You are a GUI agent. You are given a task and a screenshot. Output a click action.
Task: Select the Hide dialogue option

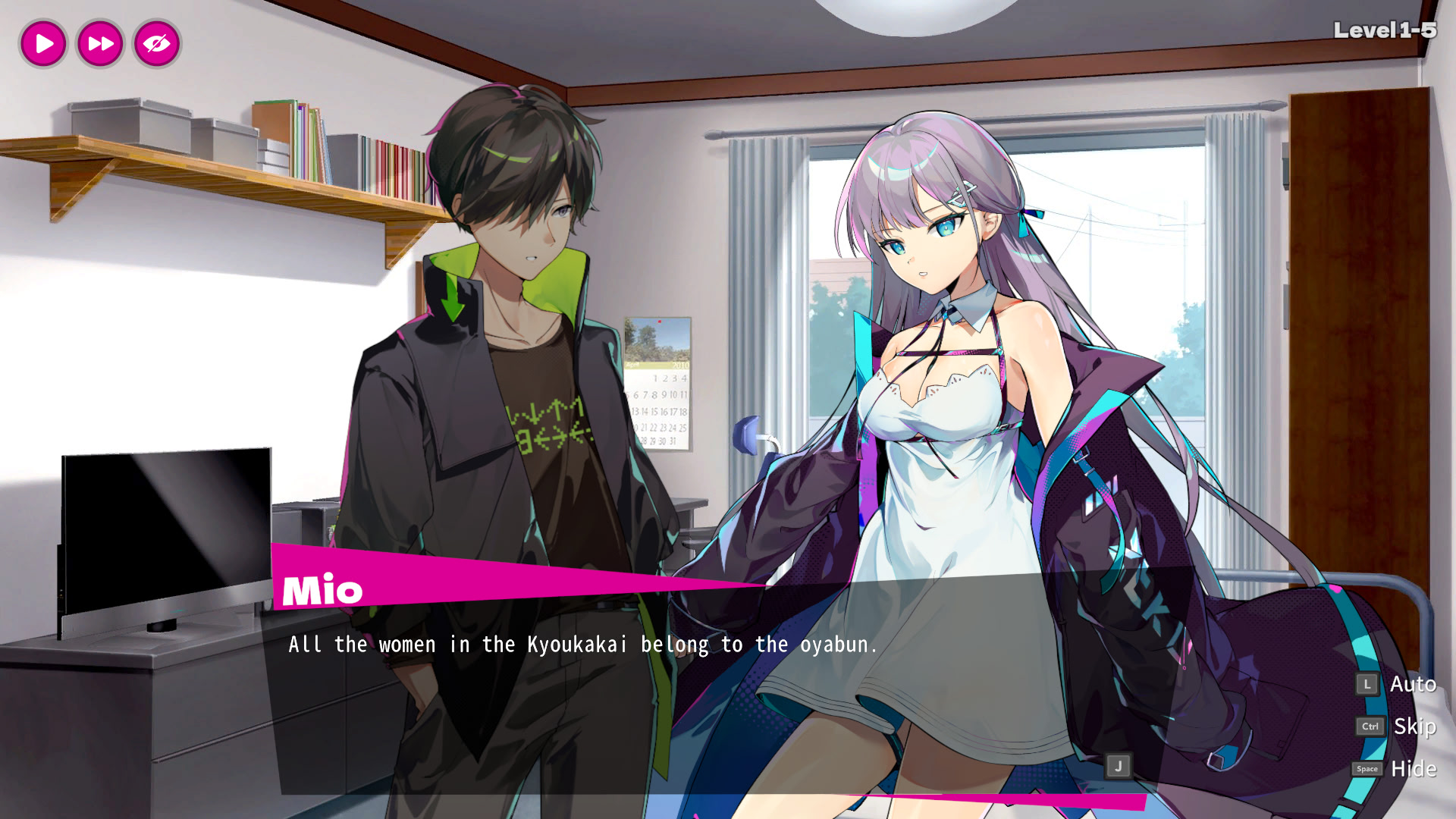coord(1413,769)
